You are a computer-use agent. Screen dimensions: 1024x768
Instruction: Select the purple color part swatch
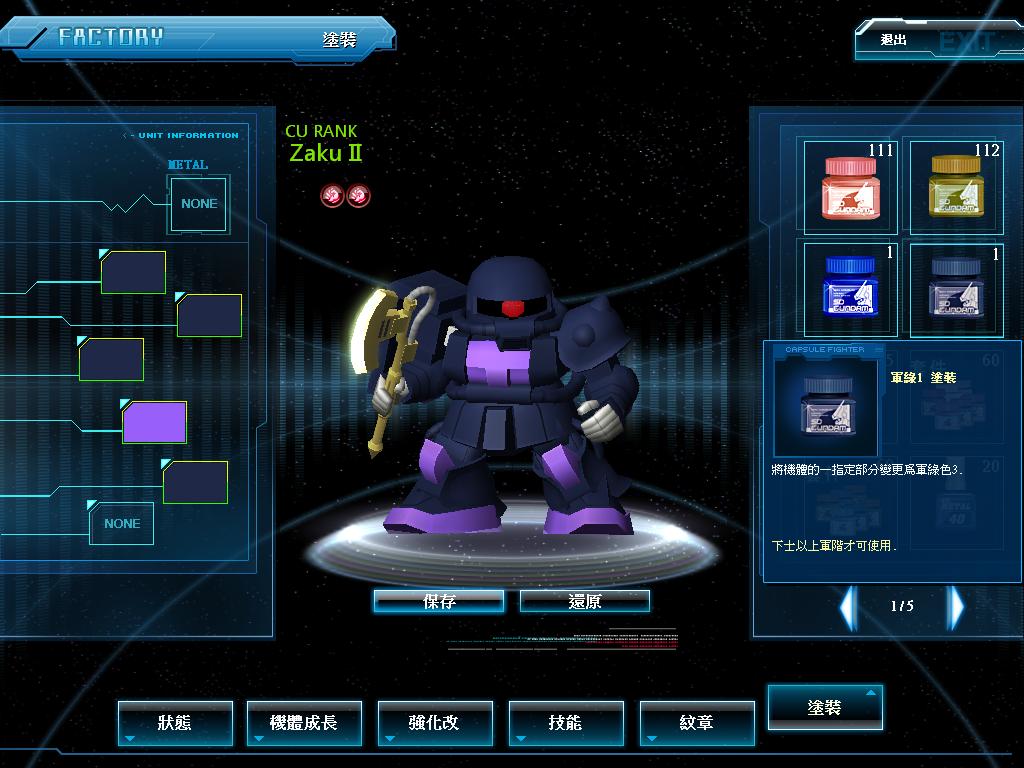coord(155,422)
